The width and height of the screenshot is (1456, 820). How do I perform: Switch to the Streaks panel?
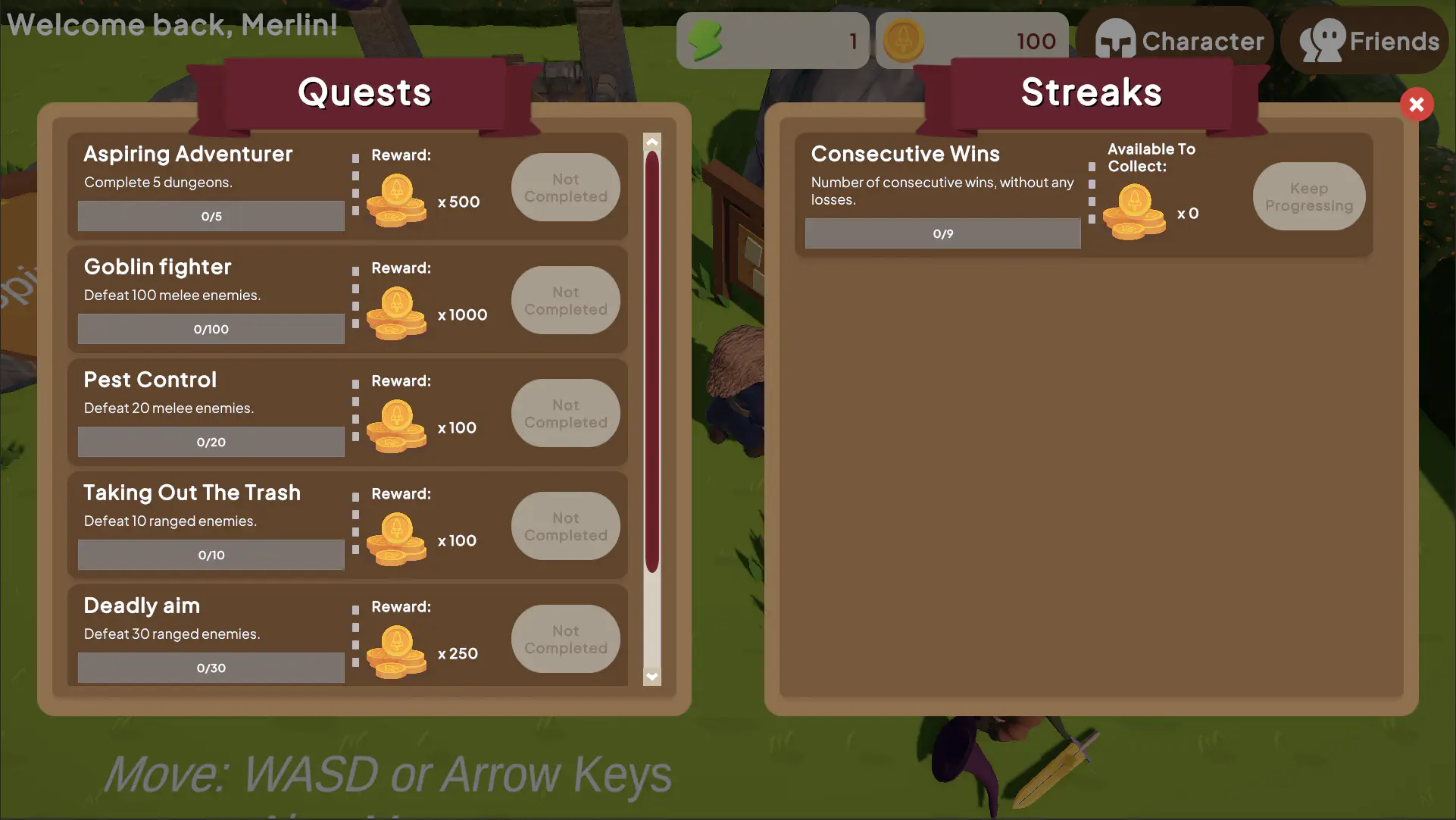click(x=1092, y=92)
